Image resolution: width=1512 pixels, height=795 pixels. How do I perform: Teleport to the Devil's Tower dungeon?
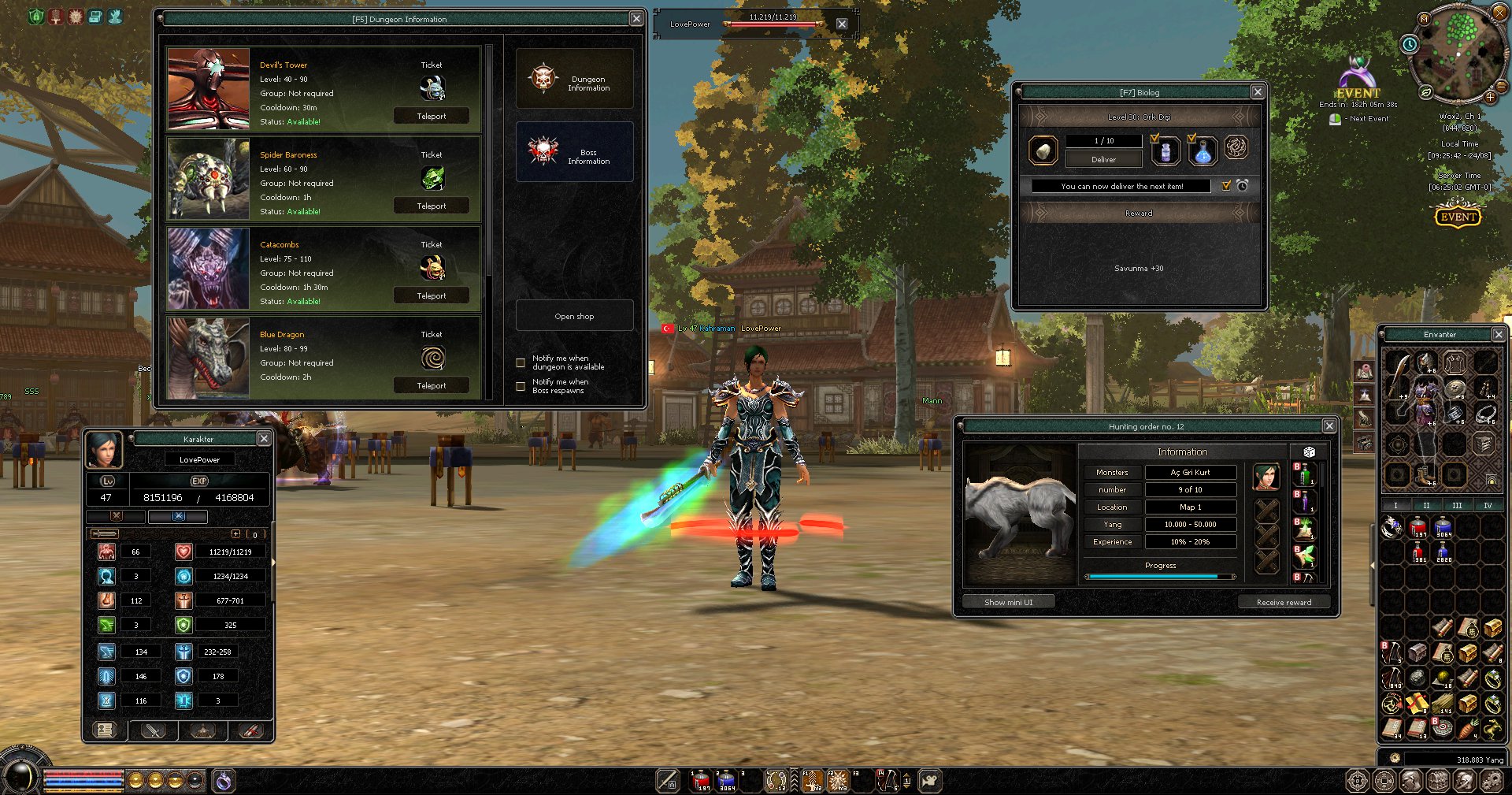pyautogui.click(x=431, y=116)
